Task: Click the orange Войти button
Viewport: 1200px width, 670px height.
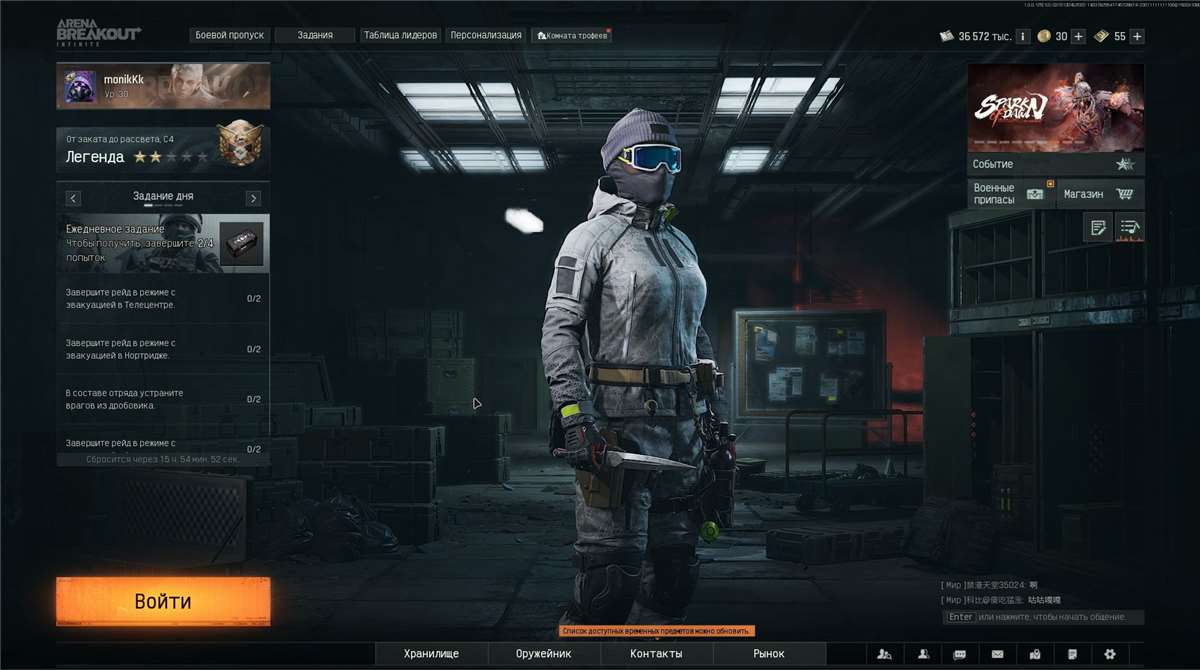Action: (x=163, y=602)
